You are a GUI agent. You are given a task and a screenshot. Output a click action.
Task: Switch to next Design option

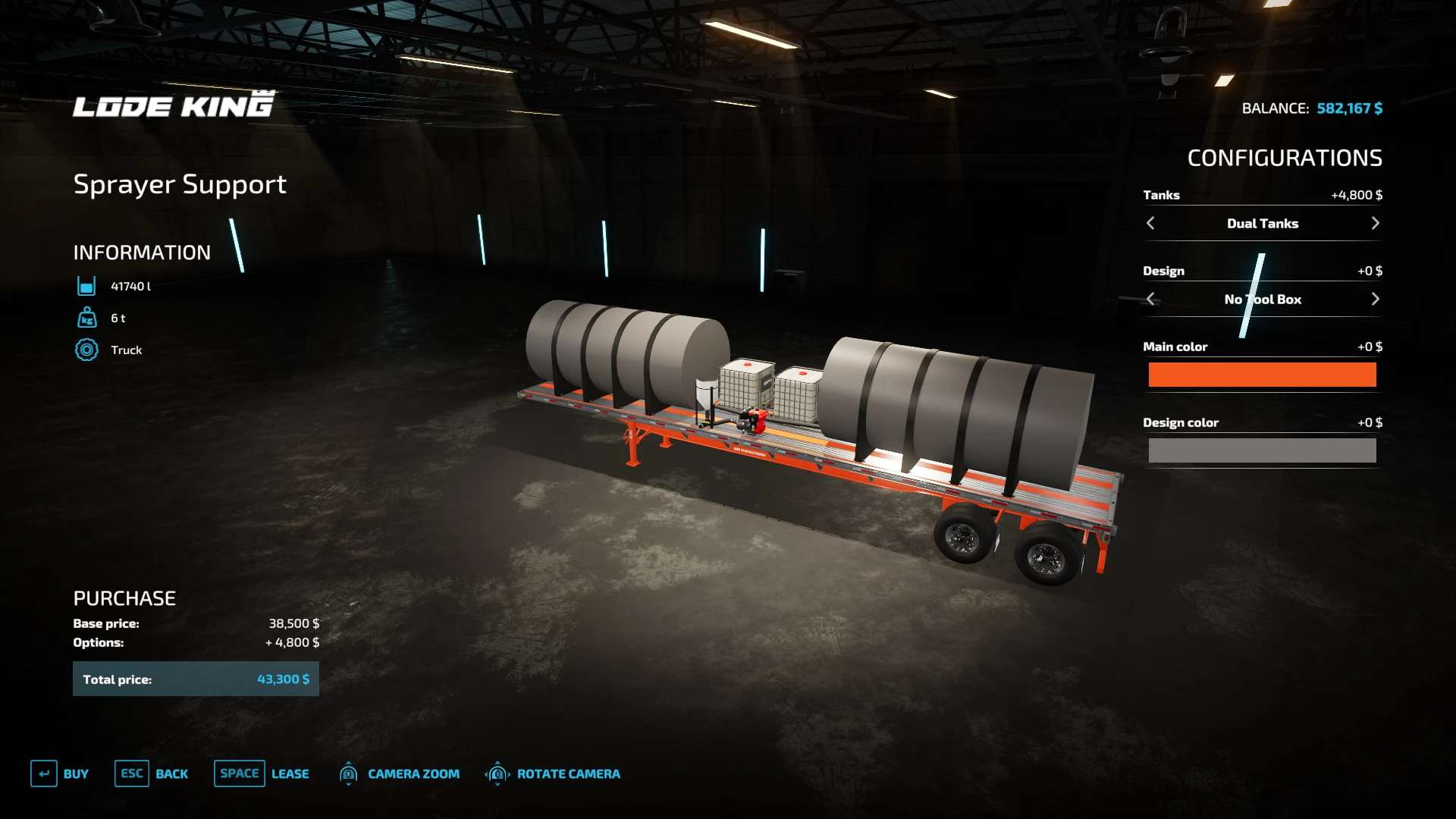tap(1375, 299)
